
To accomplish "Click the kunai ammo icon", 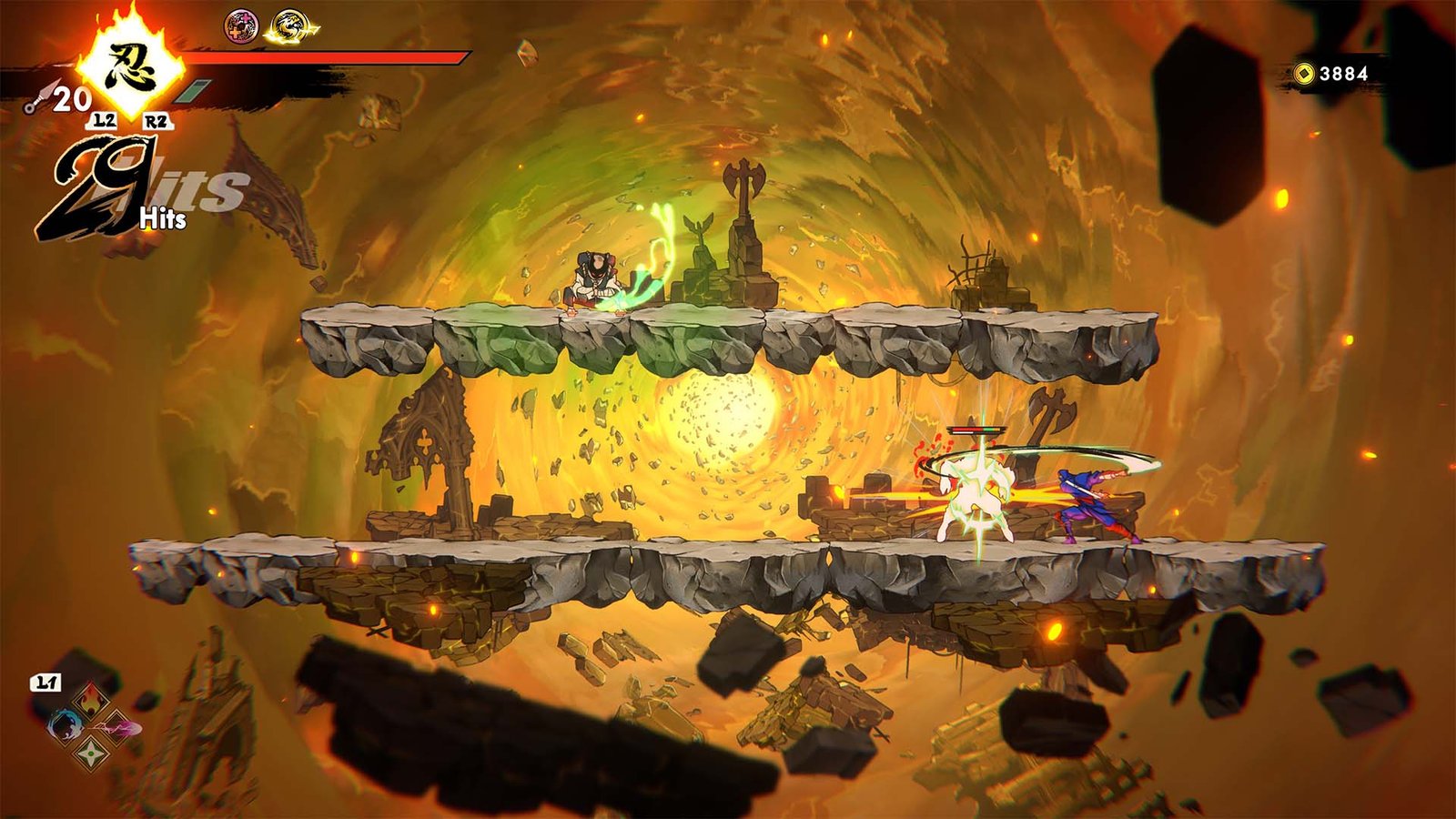I will (37, 99).
